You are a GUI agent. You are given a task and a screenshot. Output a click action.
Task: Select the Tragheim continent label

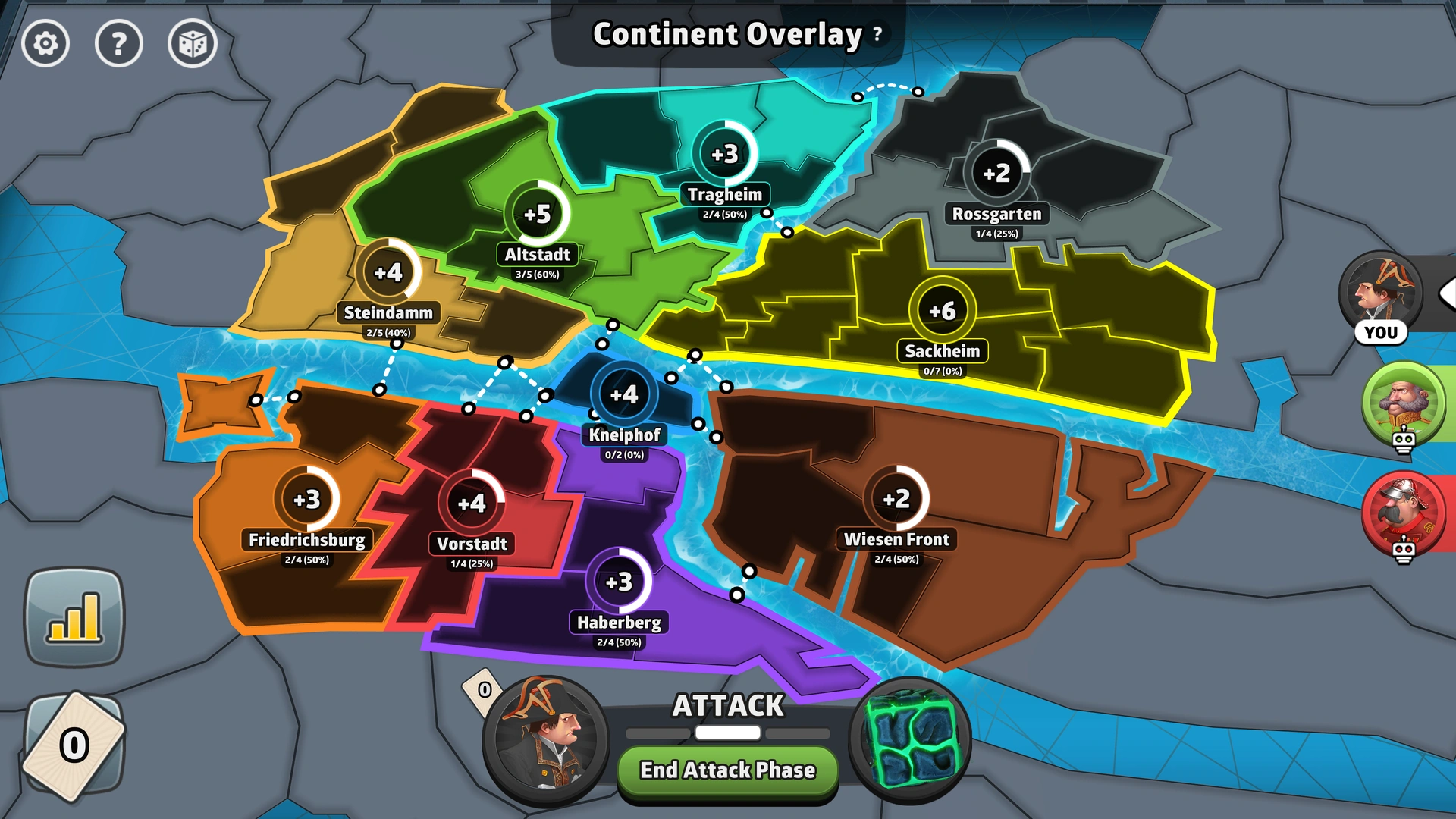[726, 194]
